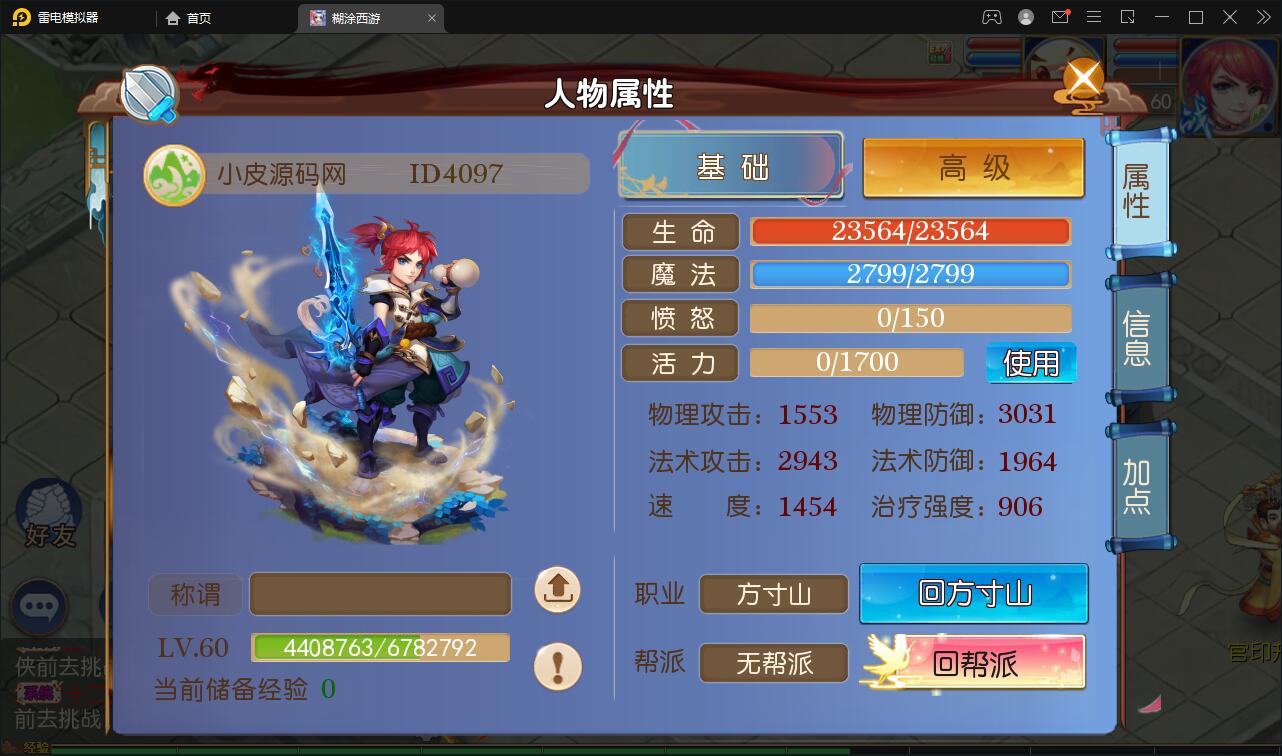The image size is (1282, 756).
Task: Click the 使用 button next to vitality
Action: (1031, 363)
